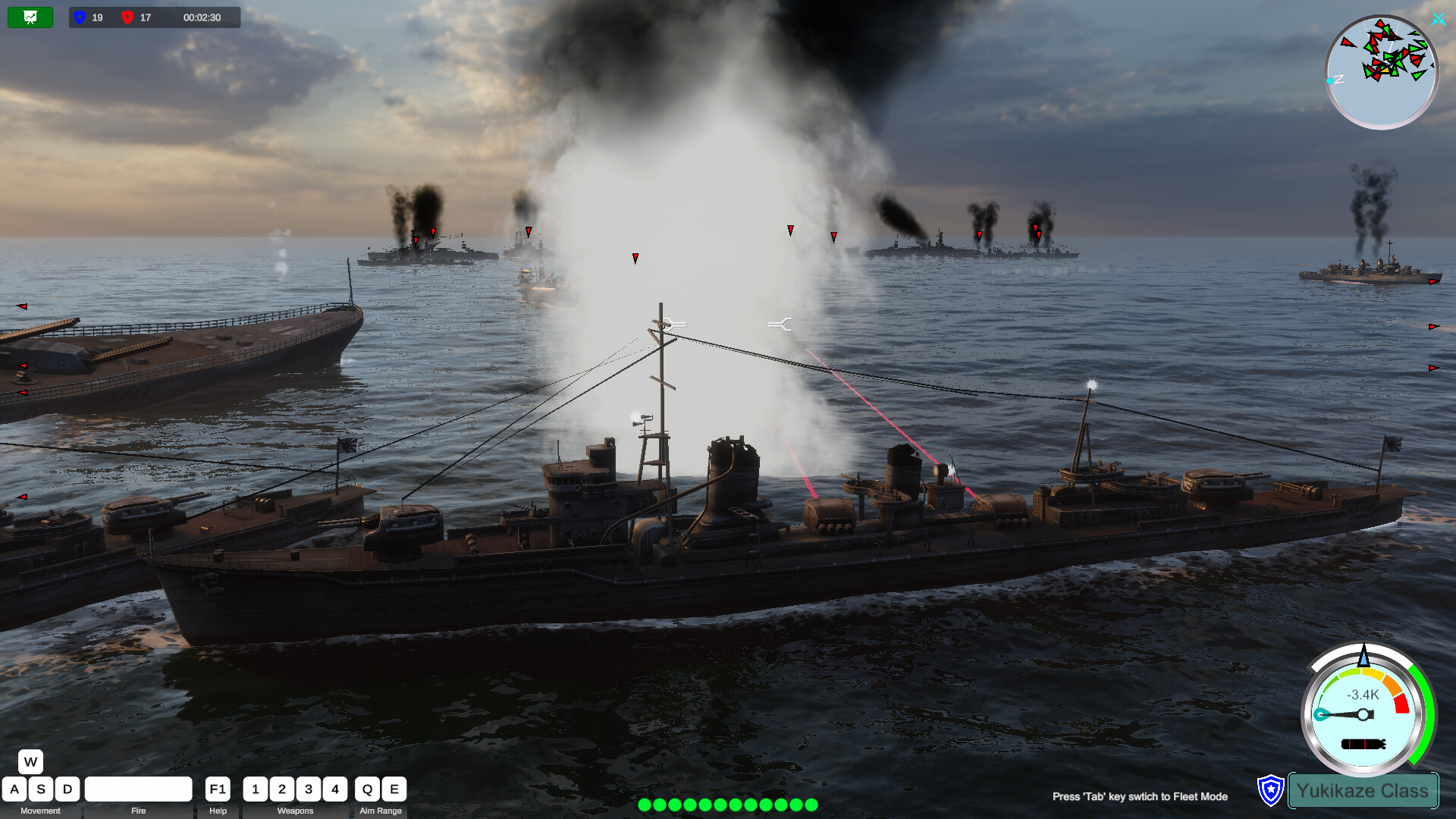Activate weapon slot 4
The width and height of the screenshot is (1456, 819).
point(335,789)
